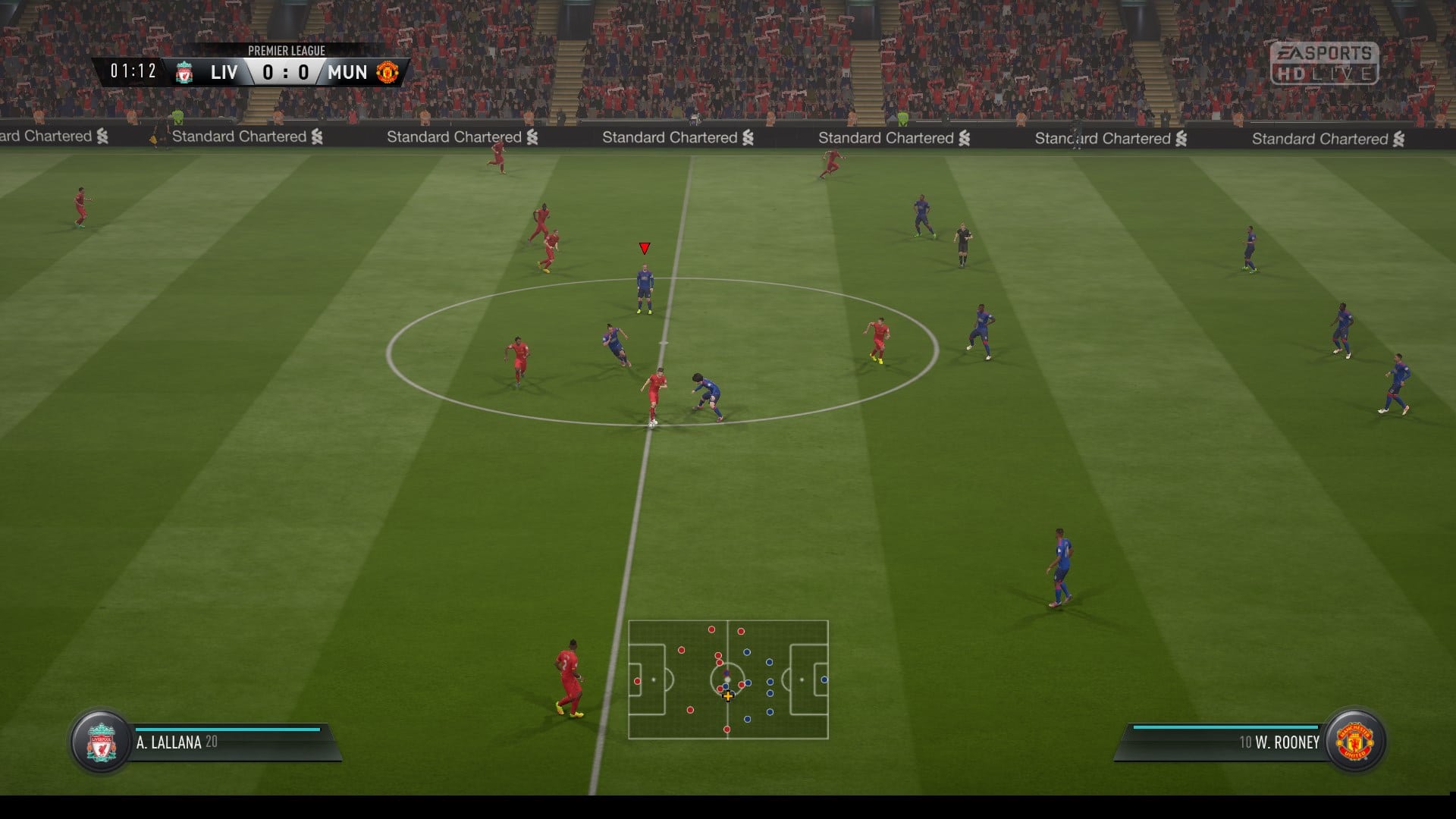Select the Manchester United crest beside W. Rooney
Image resolution: width=1456 pixels, height=819 pixels.
pos(1355,742)
